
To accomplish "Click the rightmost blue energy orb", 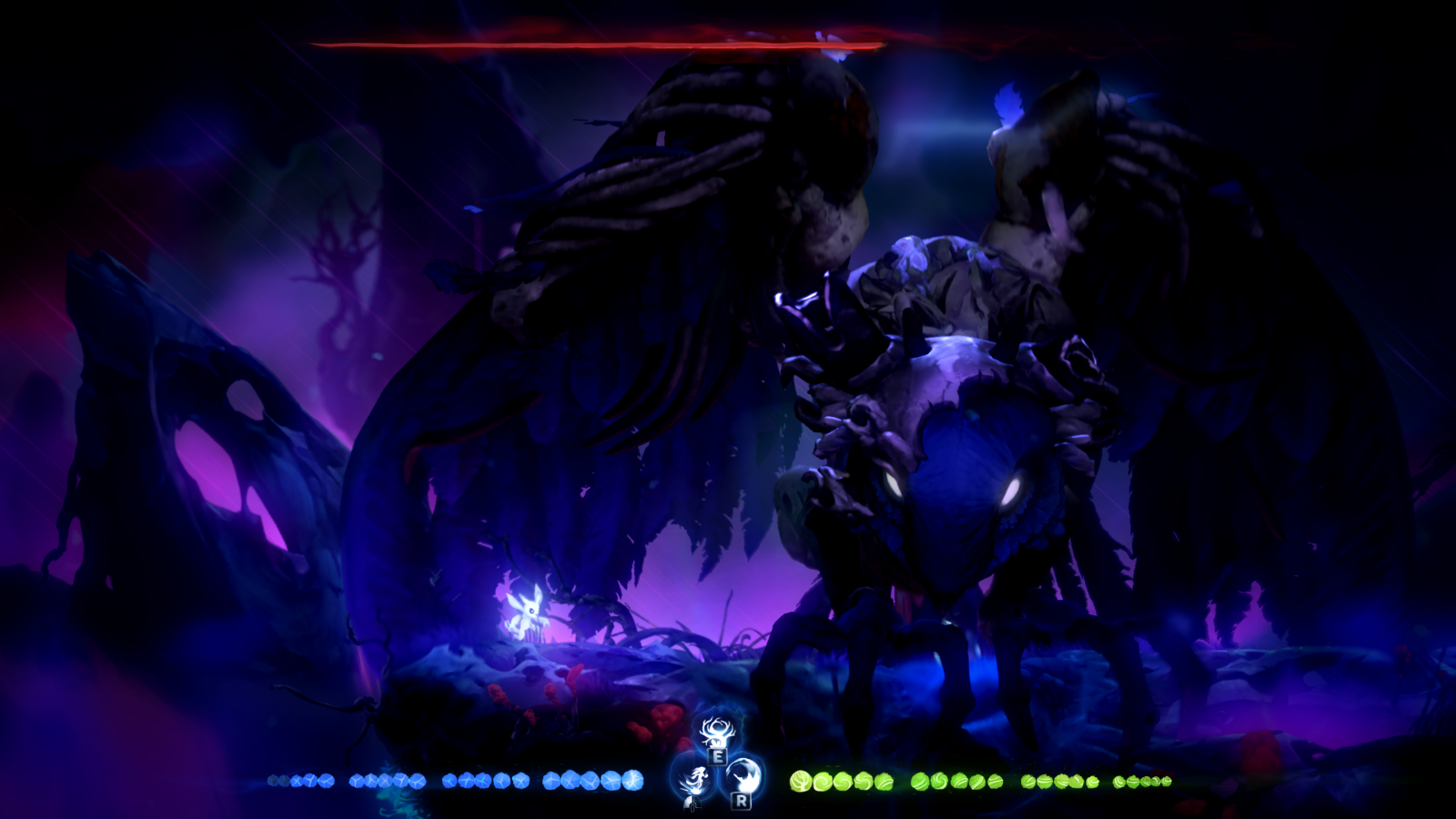I will click(x=634, y=779).
